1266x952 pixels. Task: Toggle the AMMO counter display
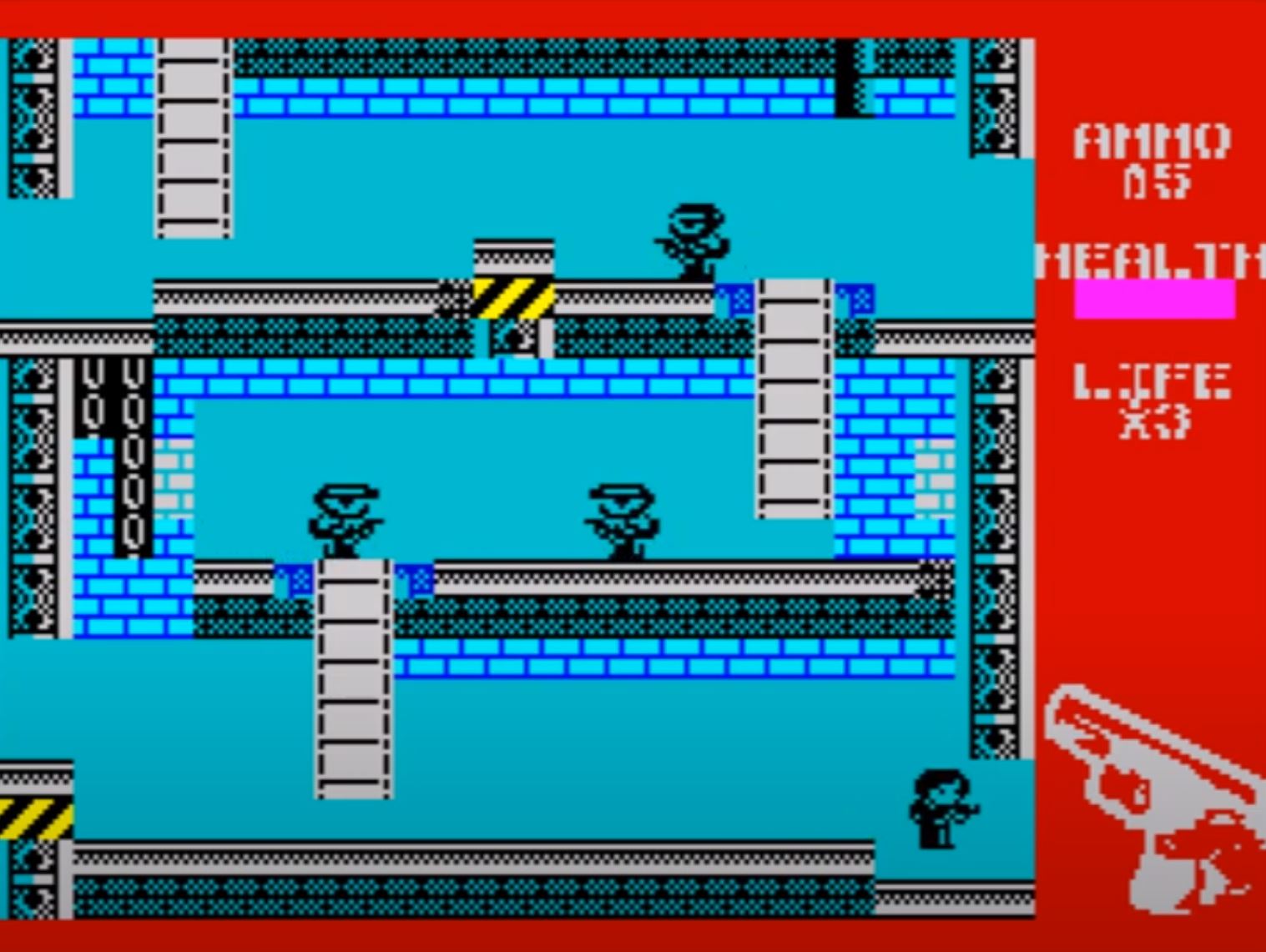click(x=1155, y=159)
